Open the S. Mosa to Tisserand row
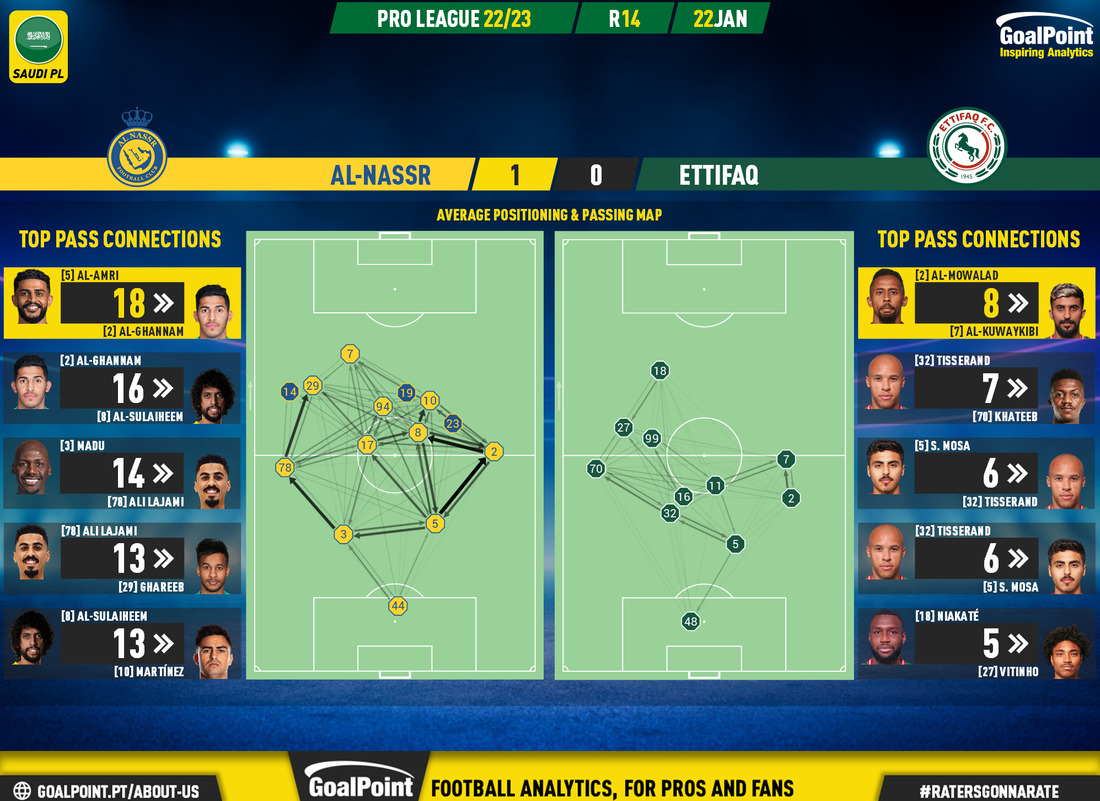 976,473
